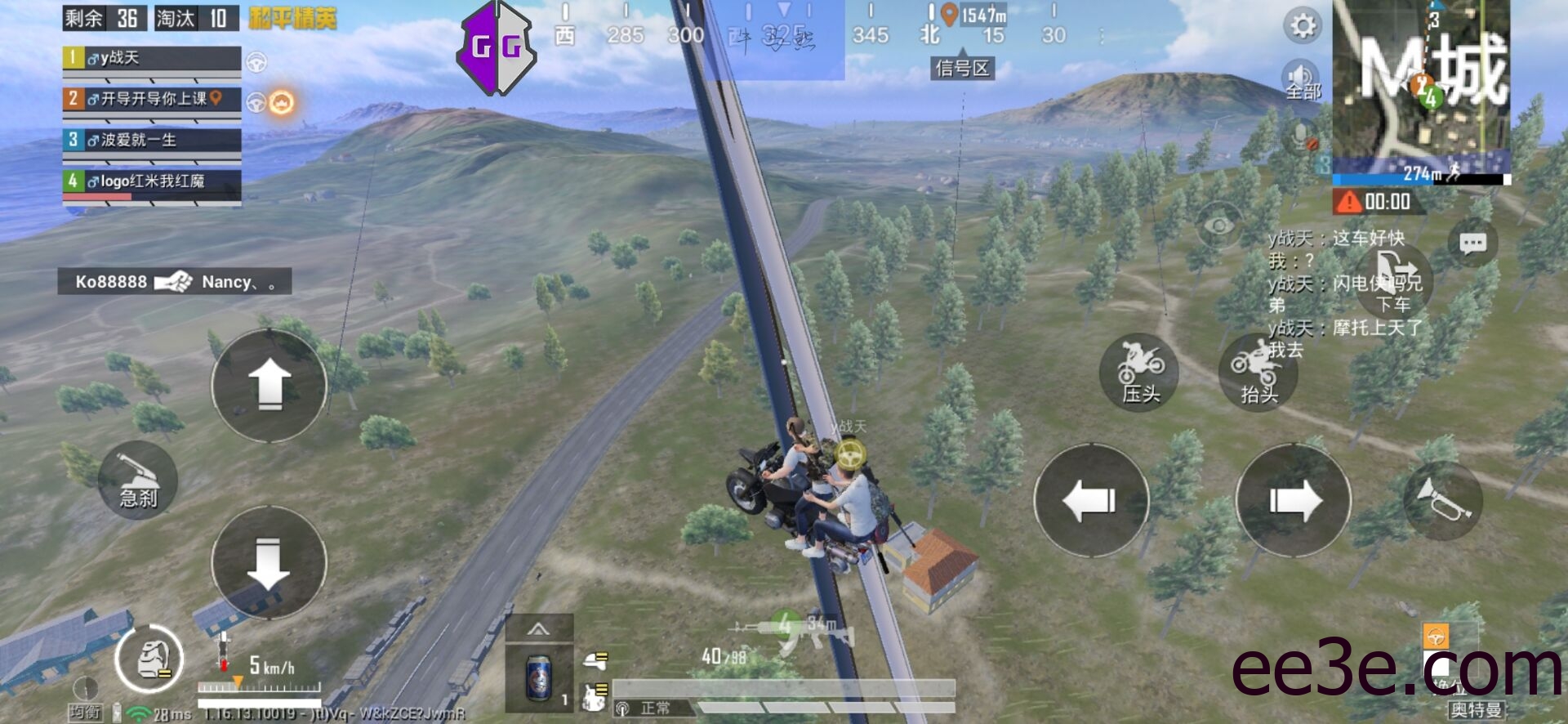
Task: Tap the 抬头 wheelie motorcycle button
Action: [x=1258, y=372]
